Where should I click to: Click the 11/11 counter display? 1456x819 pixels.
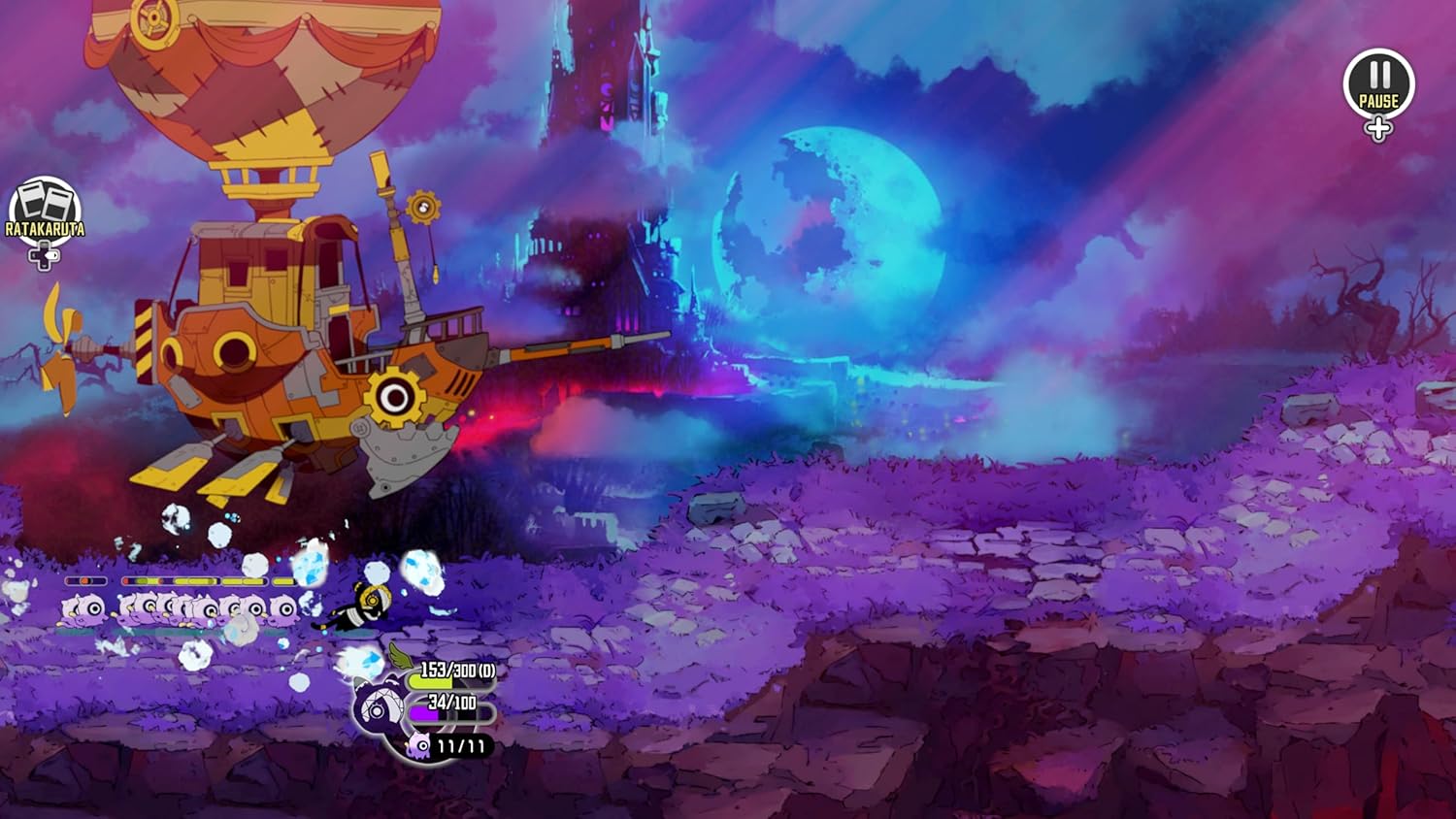[x=461, y=746]
